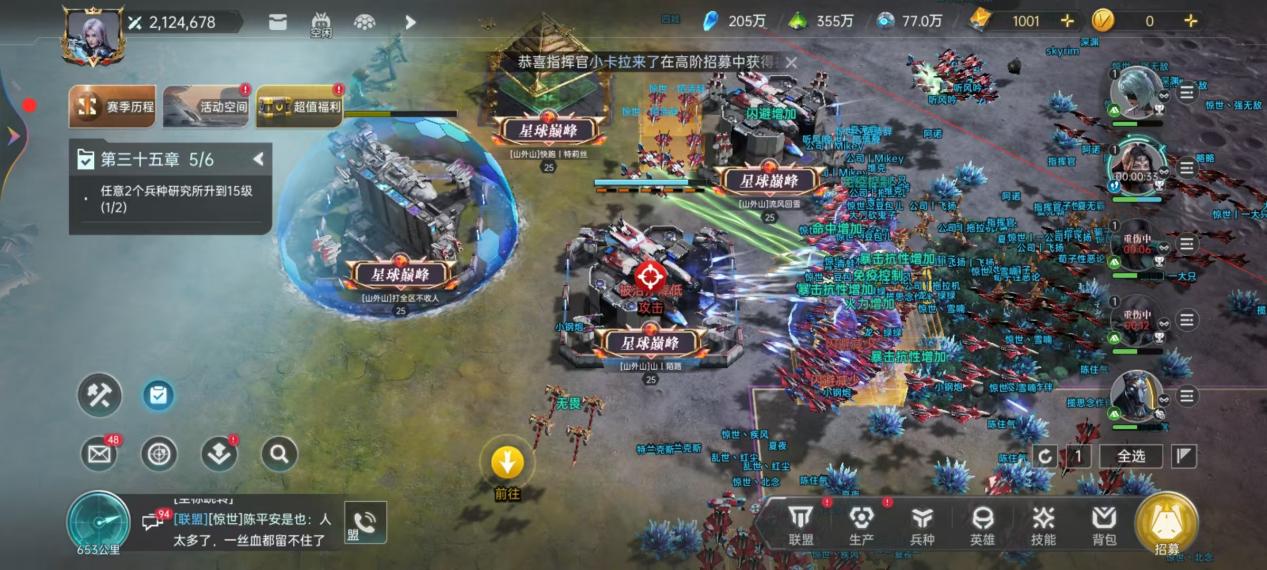Collapse the 第三十五章 chapter quest tracker
Screen dimensions: 1267x570
point(258,159)
